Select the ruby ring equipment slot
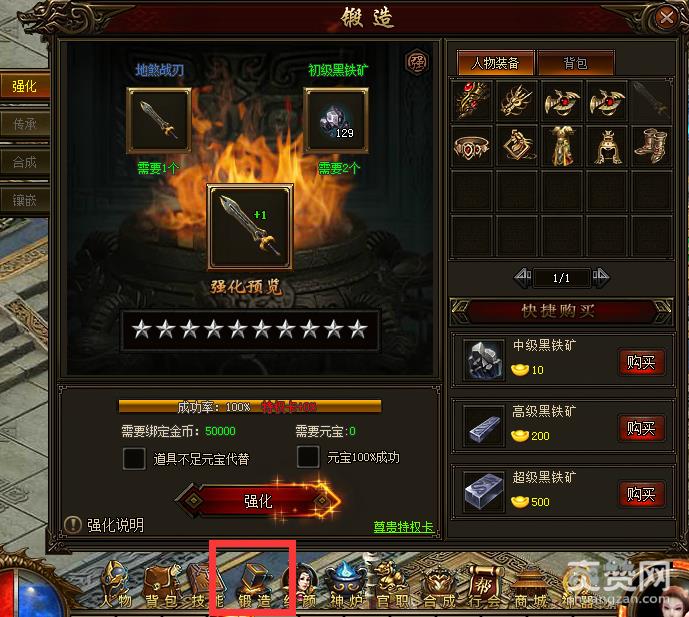 coord(473,147)
